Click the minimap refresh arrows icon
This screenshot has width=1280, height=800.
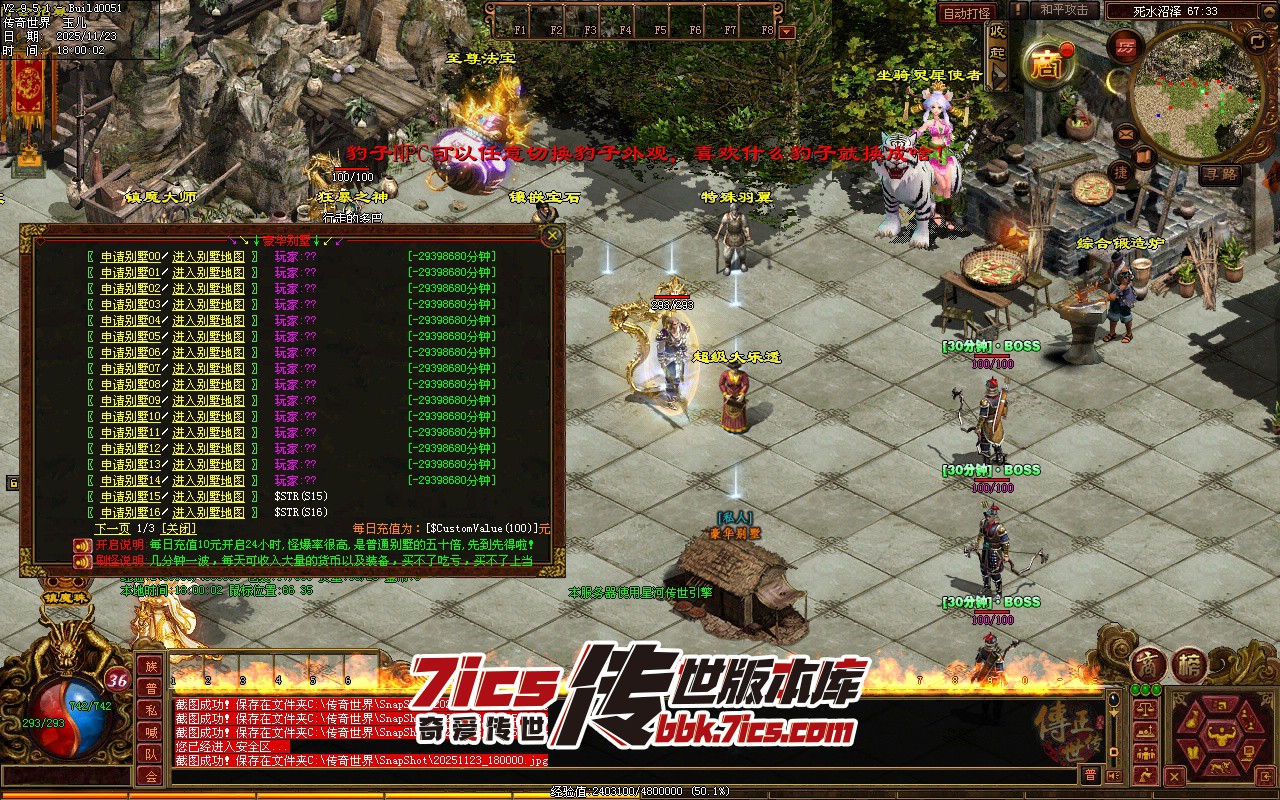coord(1257,41)
